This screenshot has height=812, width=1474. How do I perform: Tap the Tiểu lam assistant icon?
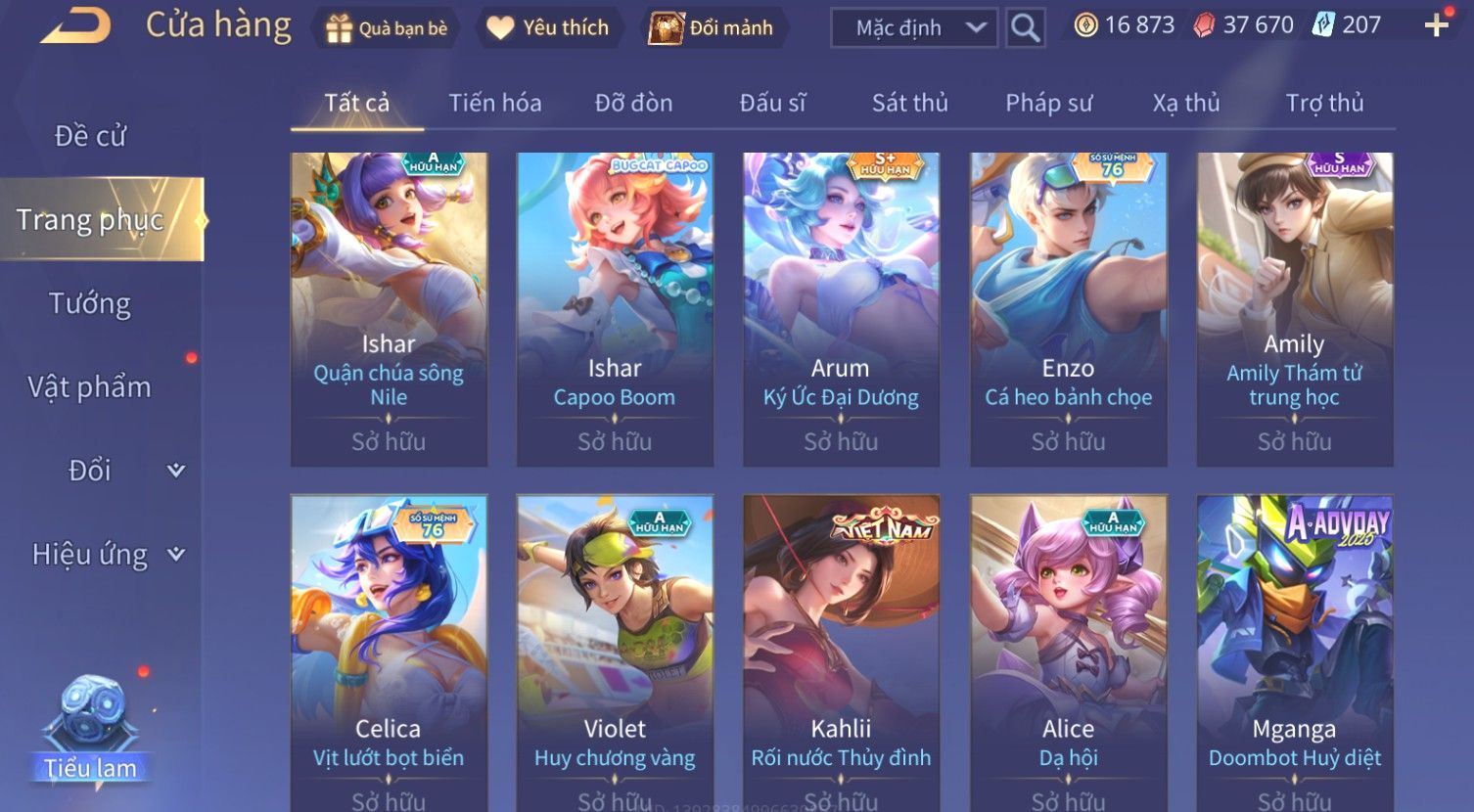(90, 729)
